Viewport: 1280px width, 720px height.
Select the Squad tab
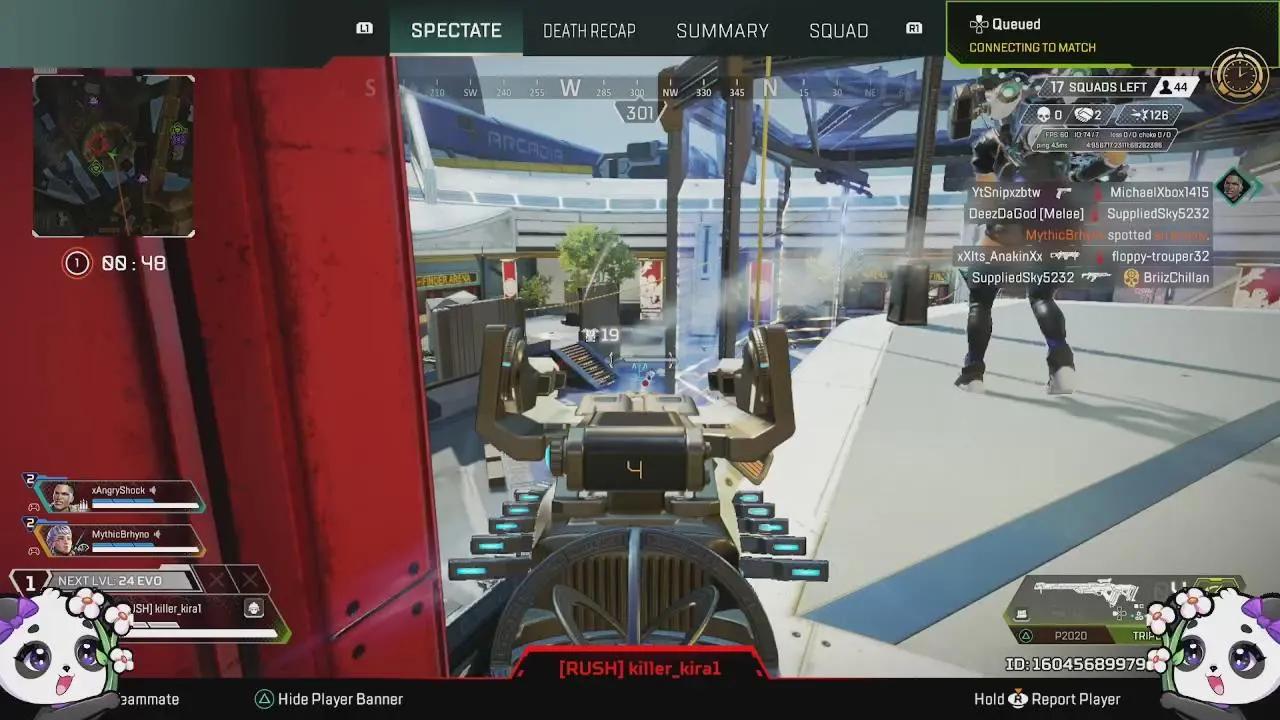tap(838, 30)
